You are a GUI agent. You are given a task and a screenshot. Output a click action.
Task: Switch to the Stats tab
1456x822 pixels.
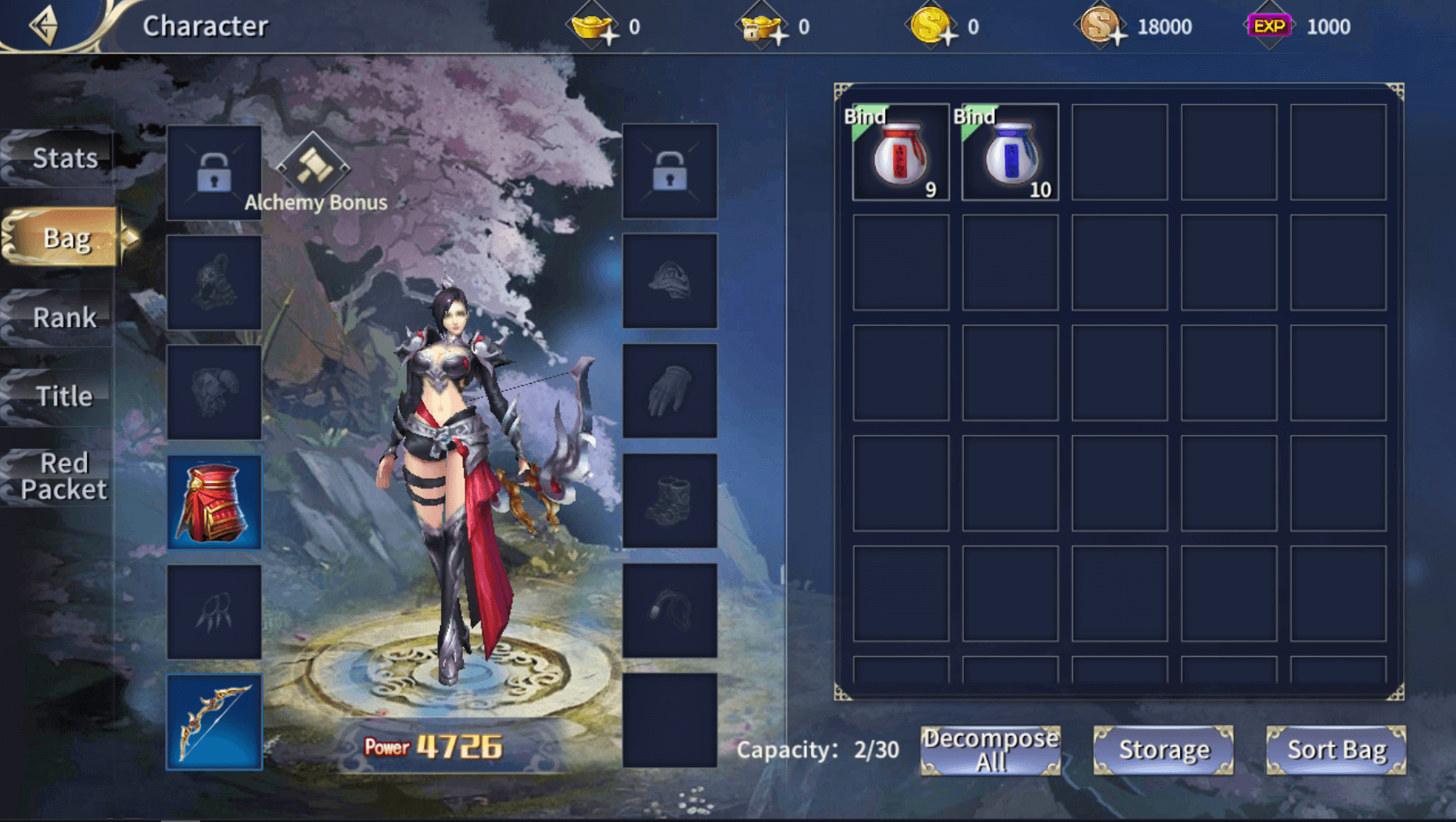coord(63,158)
